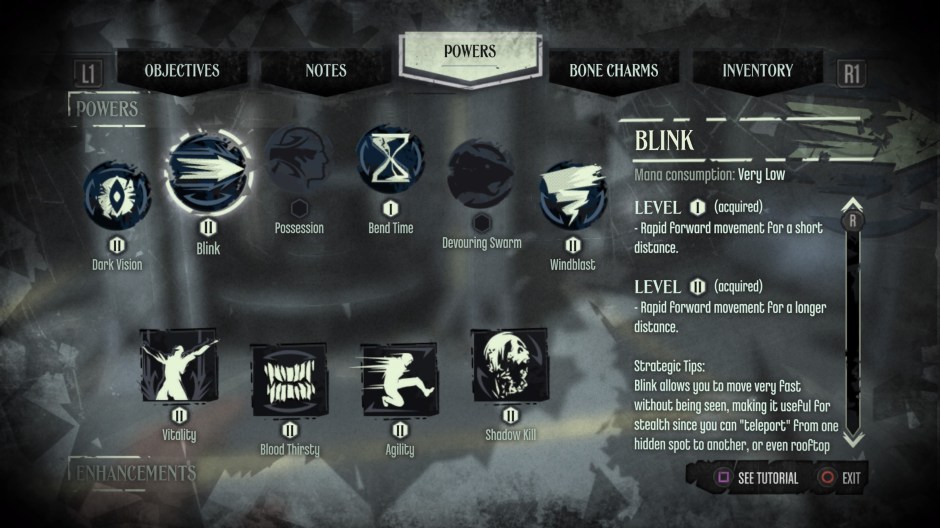Select the Powers tab
Viewport: 940px width, 528px height.
(470, 52)
